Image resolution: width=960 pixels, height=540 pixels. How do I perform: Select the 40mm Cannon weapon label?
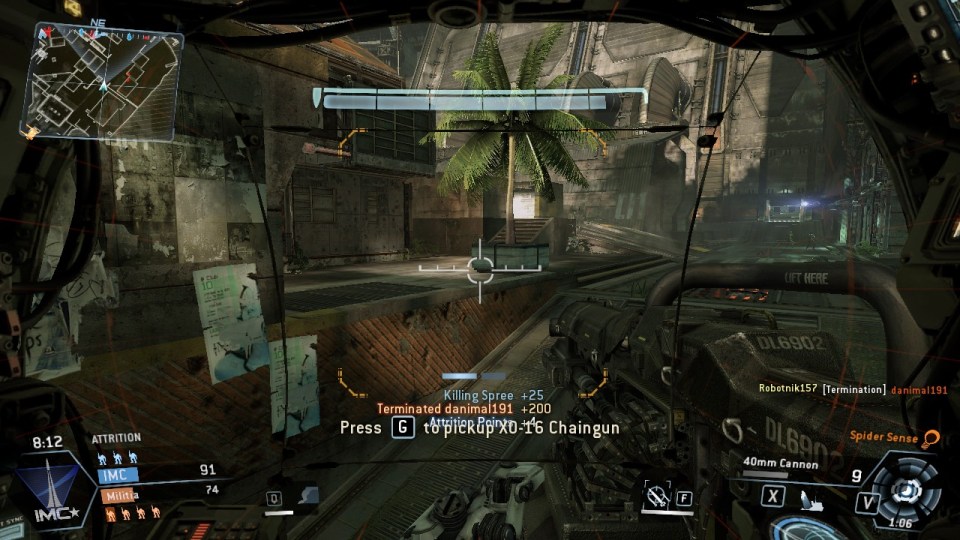781,464
